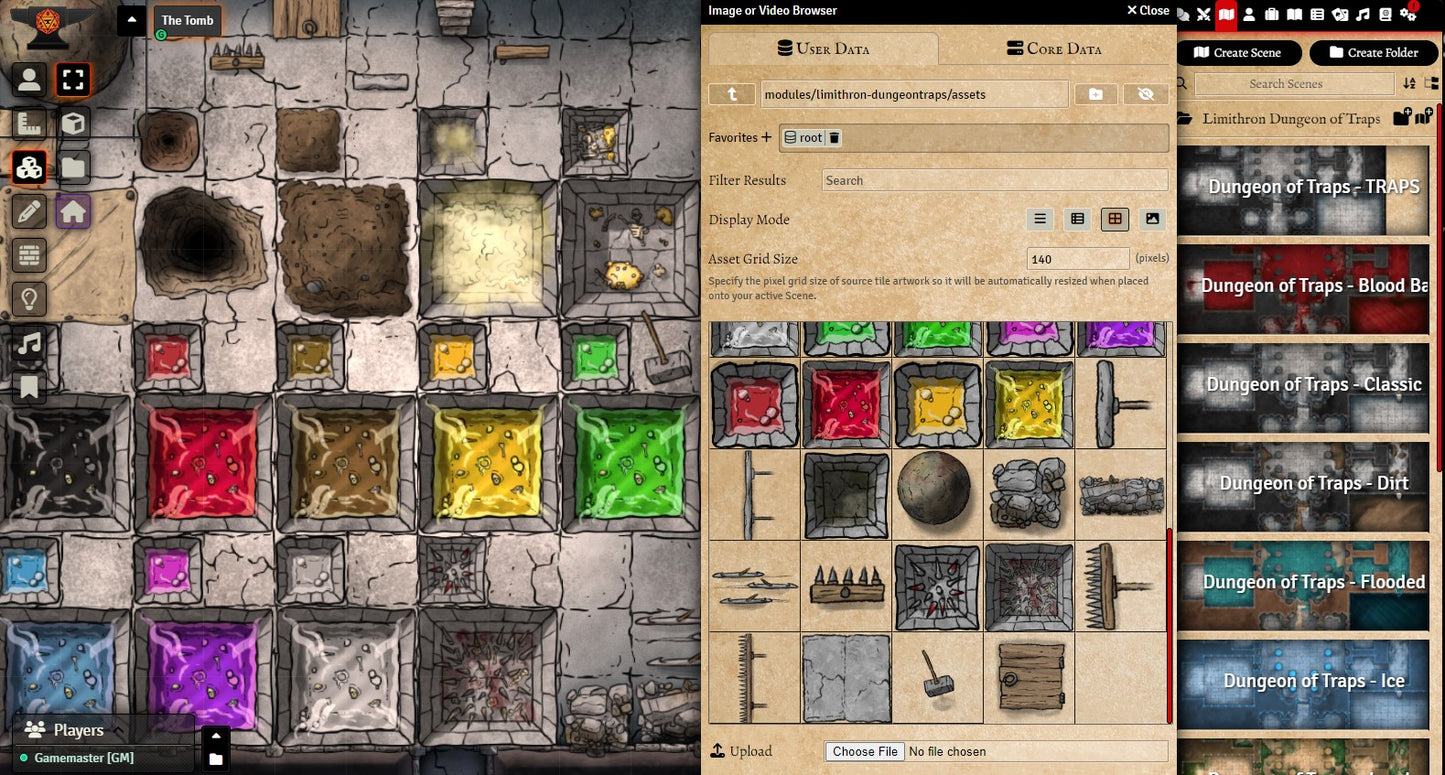Image resolution: width=1445 pixels, height=775 pixels.
Task: Create a new scene
Action: pos(1238,53)
